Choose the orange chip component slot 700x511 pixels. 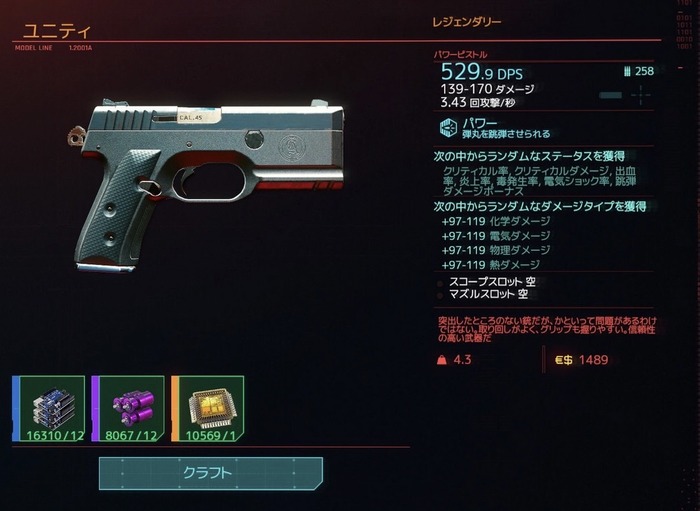pos(207,408)
